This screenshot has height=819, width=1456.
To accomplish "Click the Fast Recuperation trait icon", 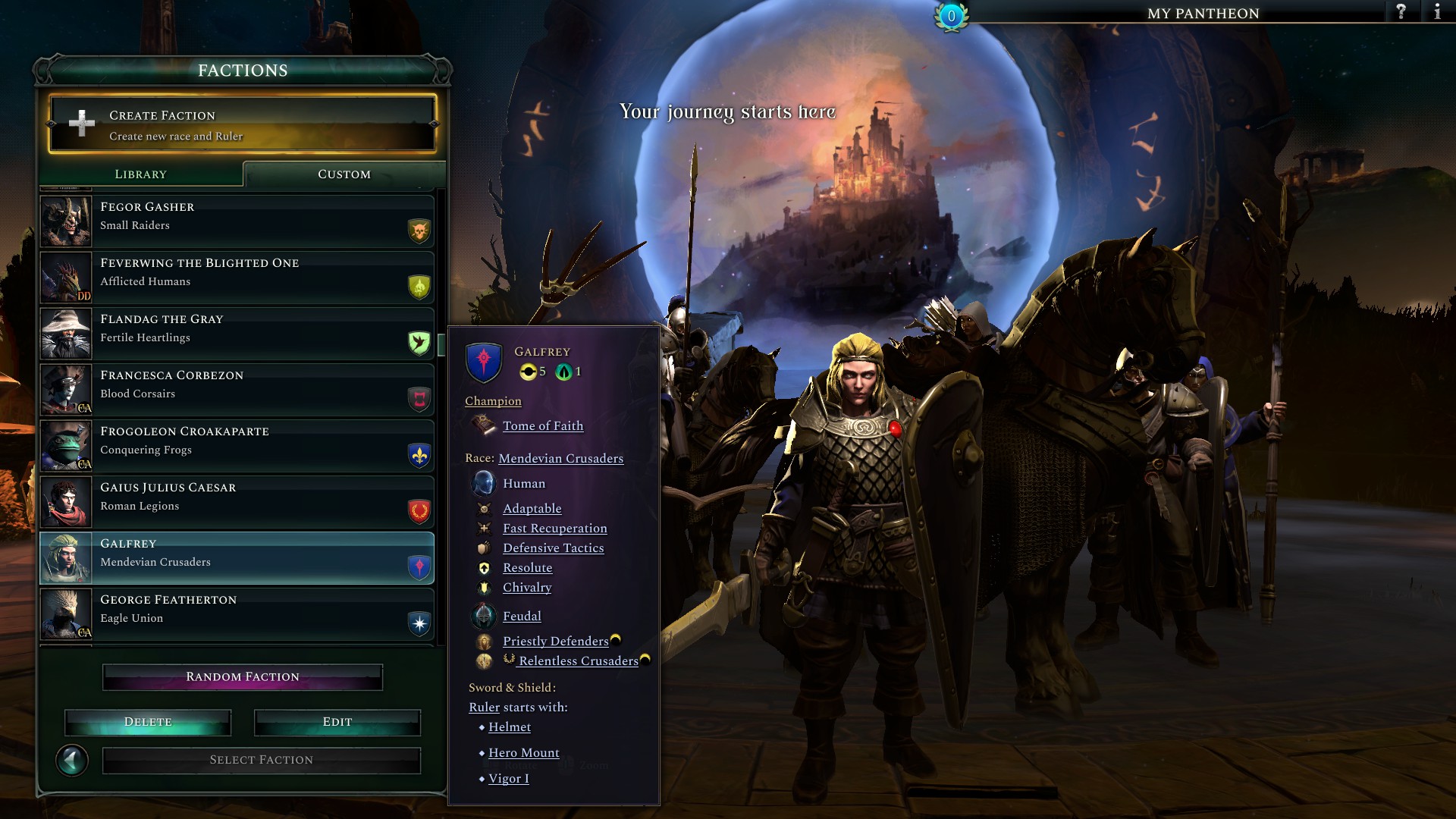I will pyautogui.click(x=483, y=529).
